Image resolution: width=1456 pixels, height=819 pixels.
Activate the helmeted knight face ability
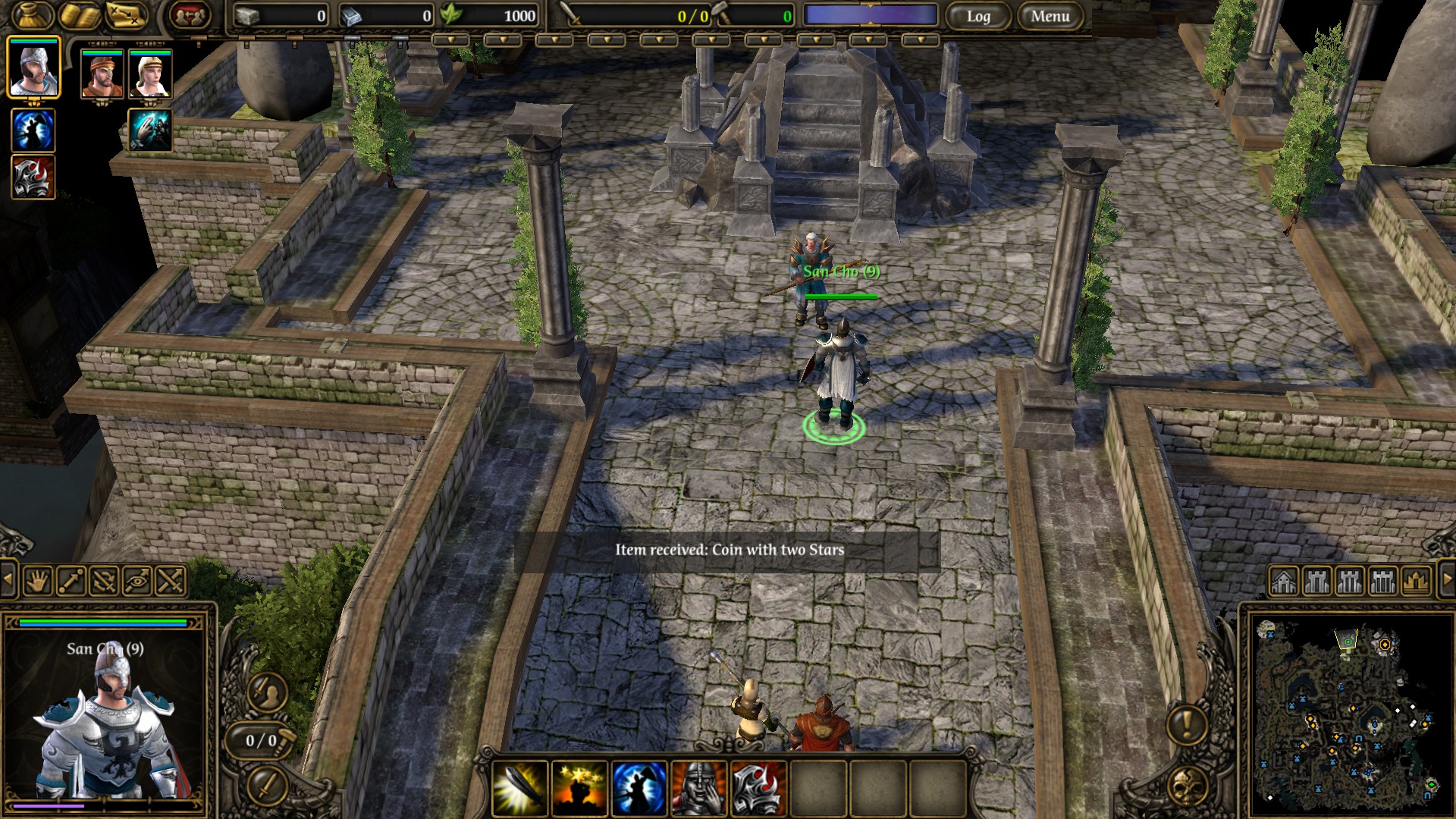tap(698, 788)
